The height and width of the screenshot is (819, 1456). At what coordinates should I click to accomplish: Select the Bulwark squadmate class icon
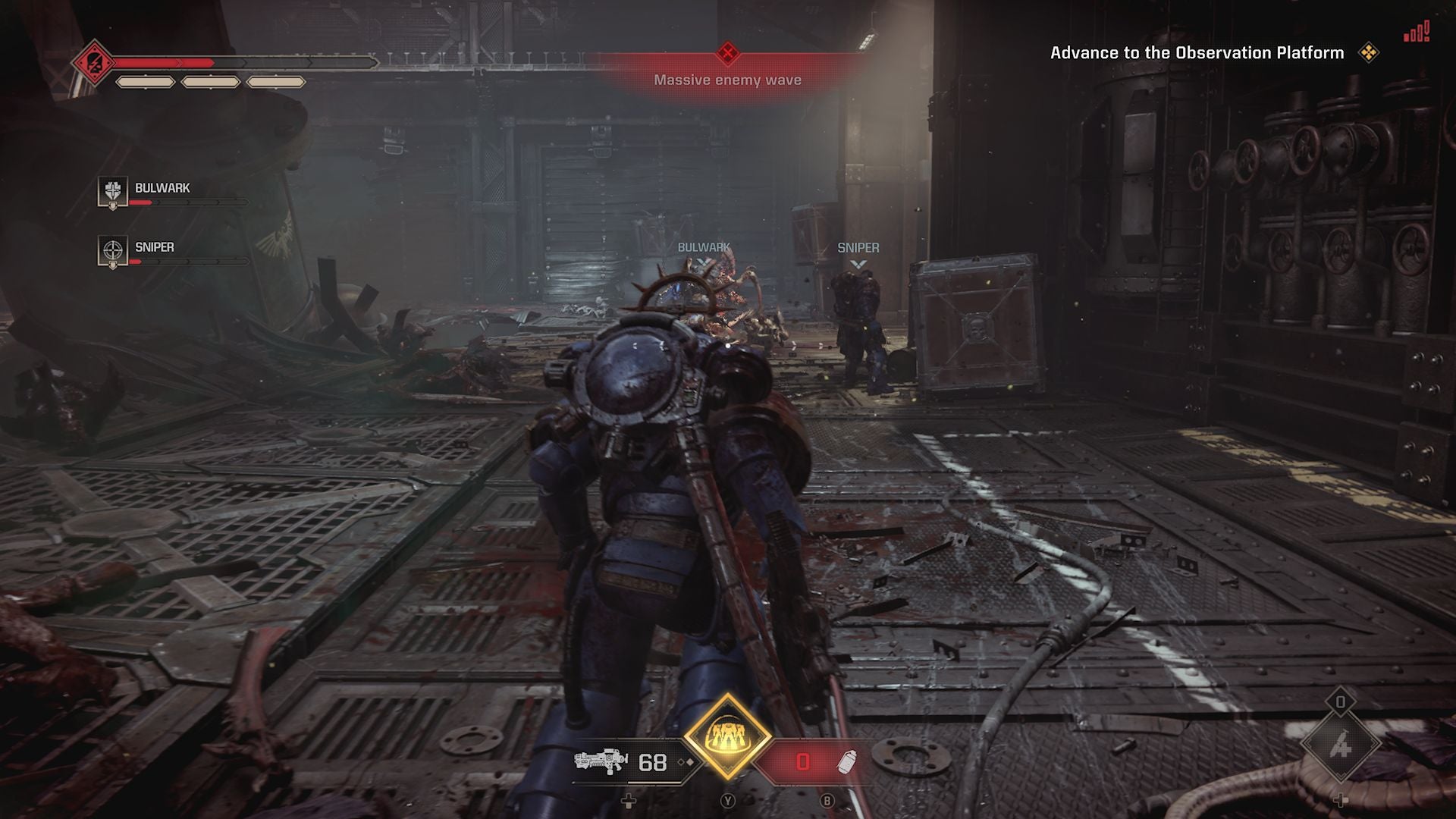click(x=112, y=191)
